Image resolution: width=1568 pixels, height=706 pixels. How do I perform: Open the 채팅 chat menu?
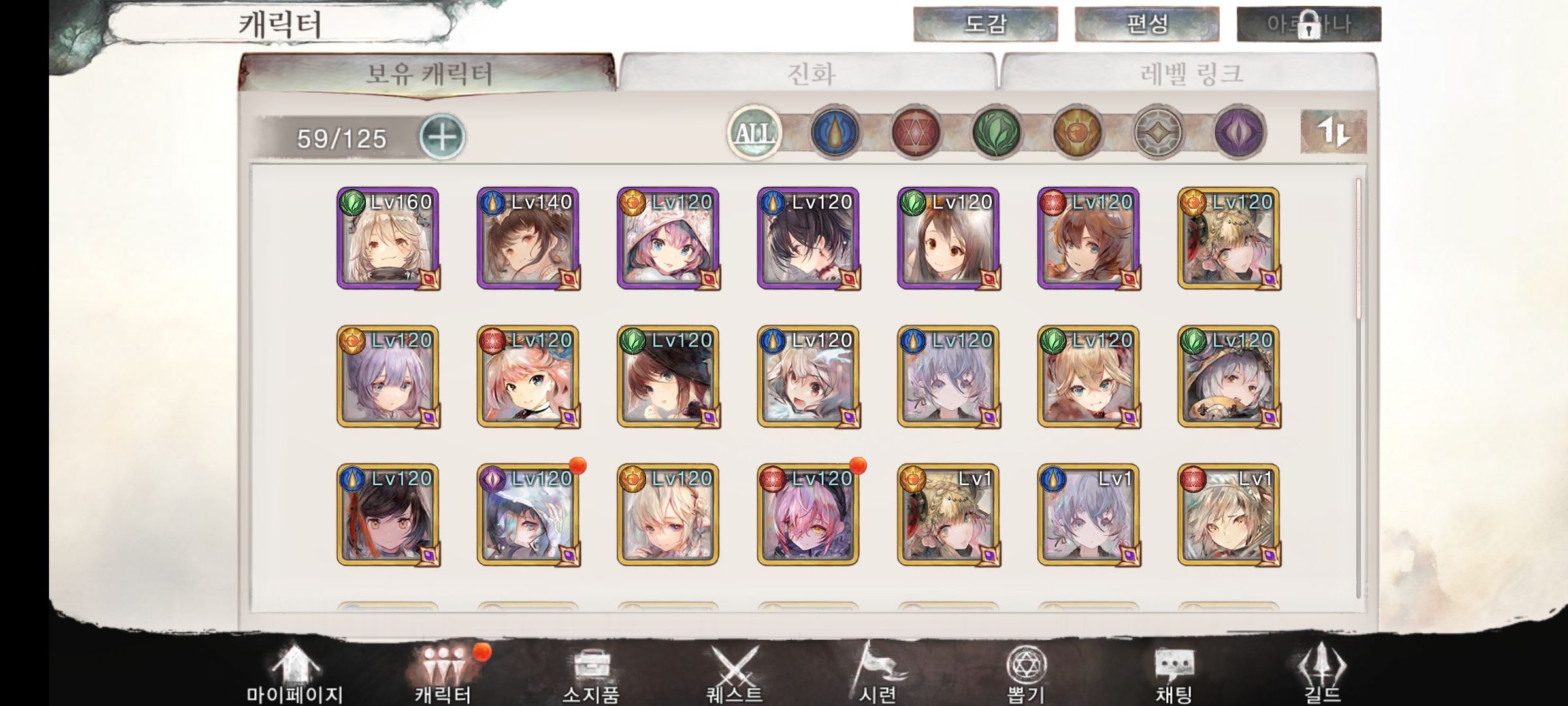1174,673
